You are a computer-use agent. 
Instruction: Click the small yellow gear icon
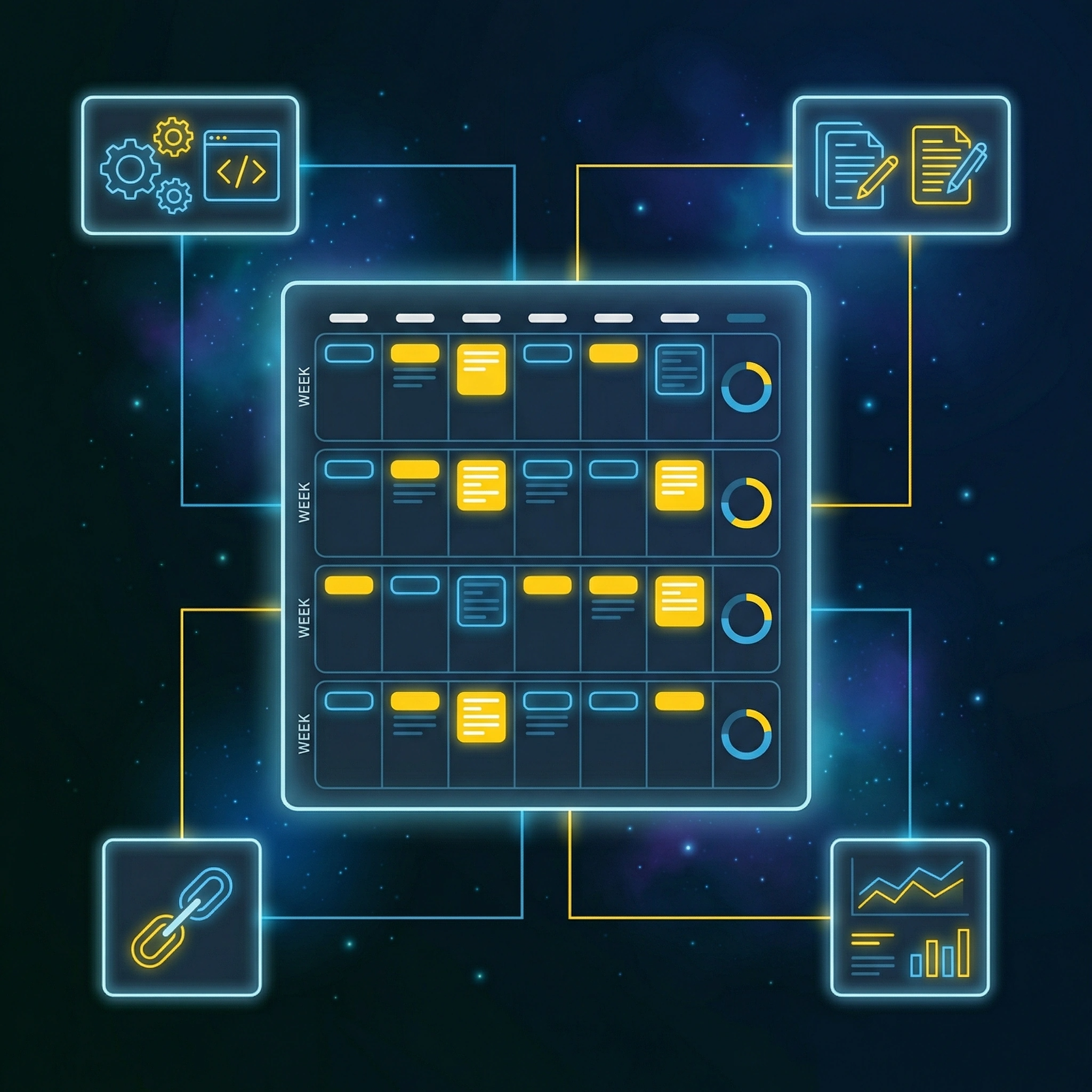pos(173,136)
